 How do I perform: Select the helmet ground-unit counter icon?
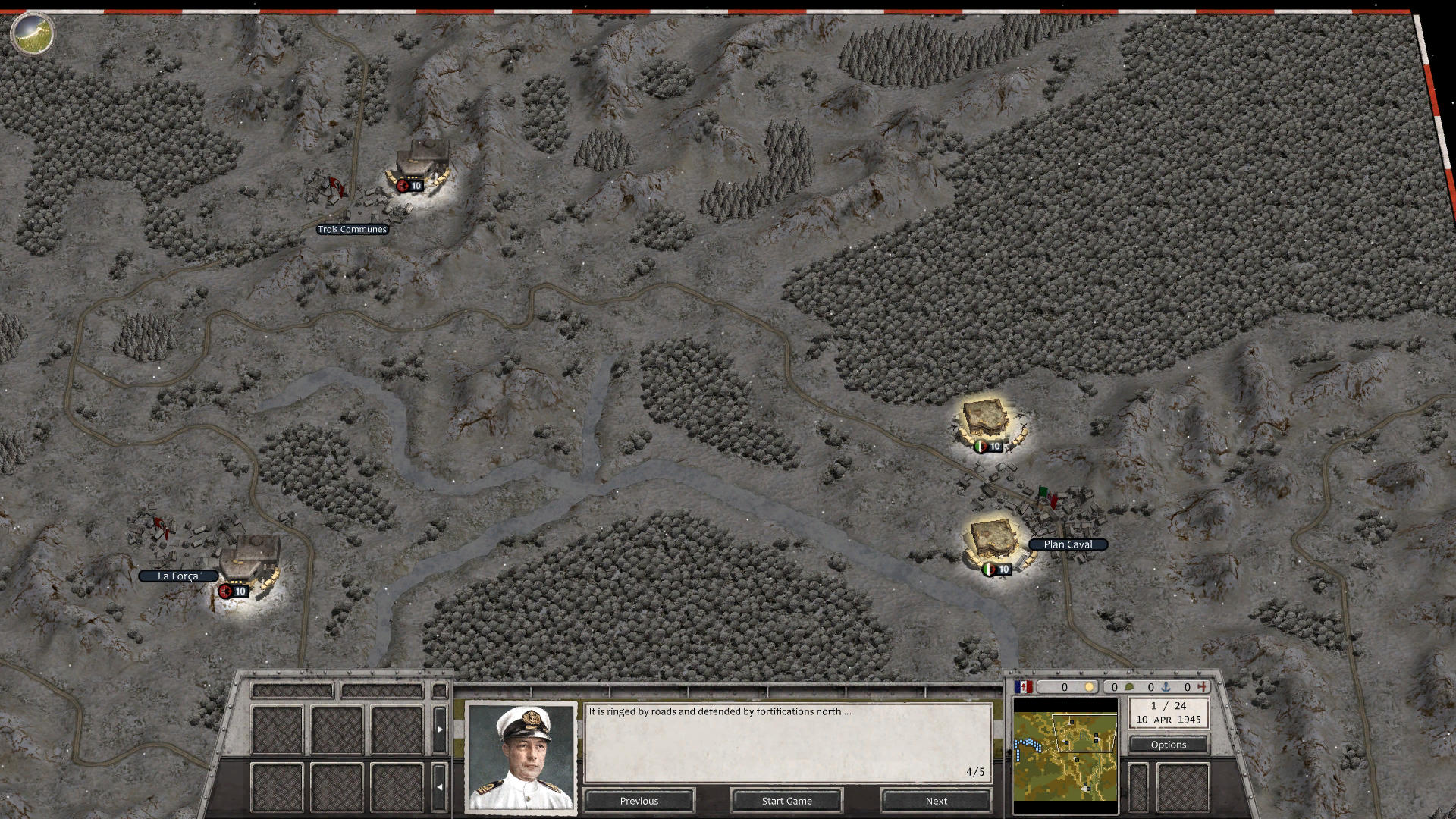point(1130,687)
